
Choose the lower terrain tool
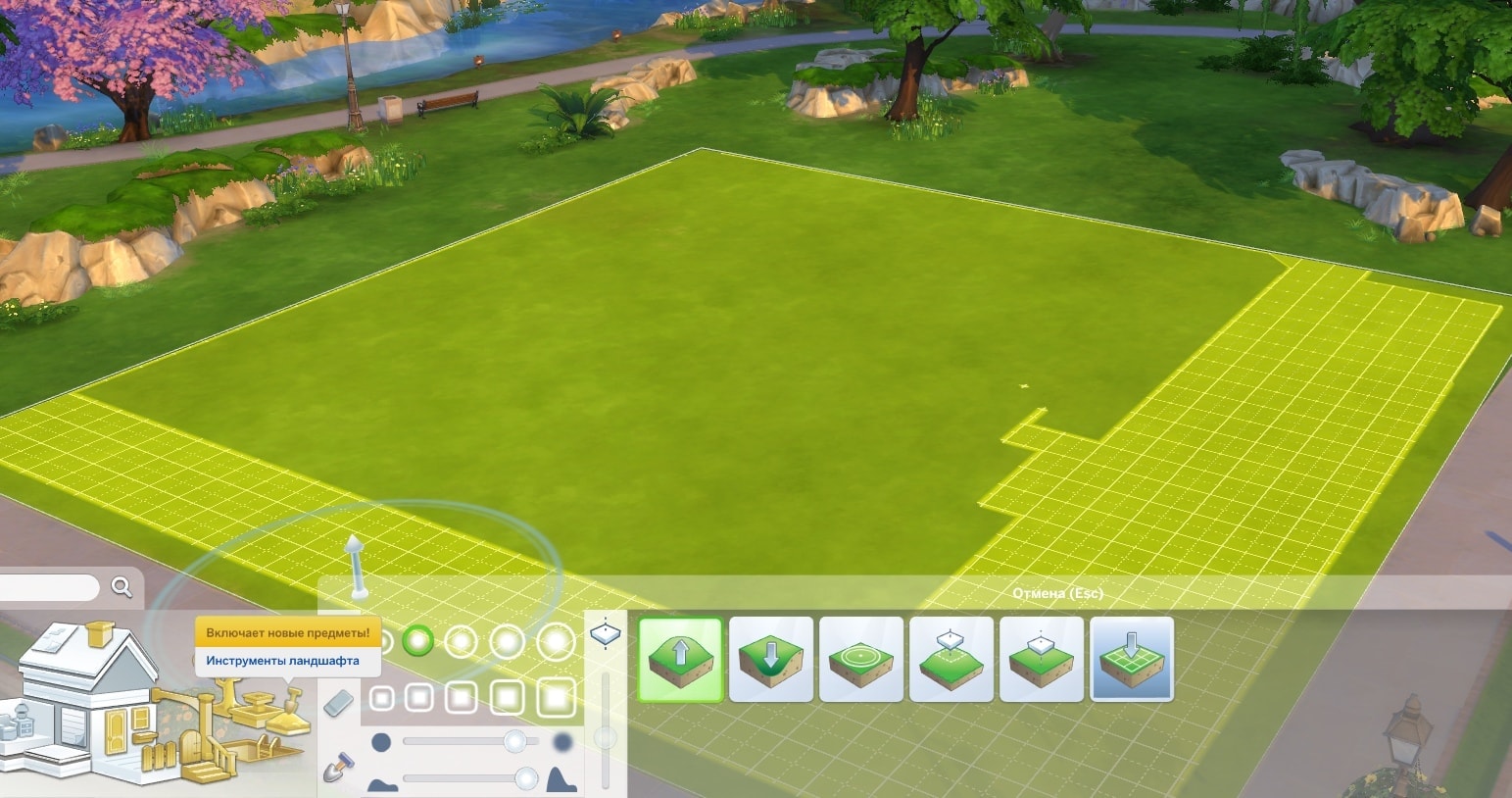coord(771,659)
